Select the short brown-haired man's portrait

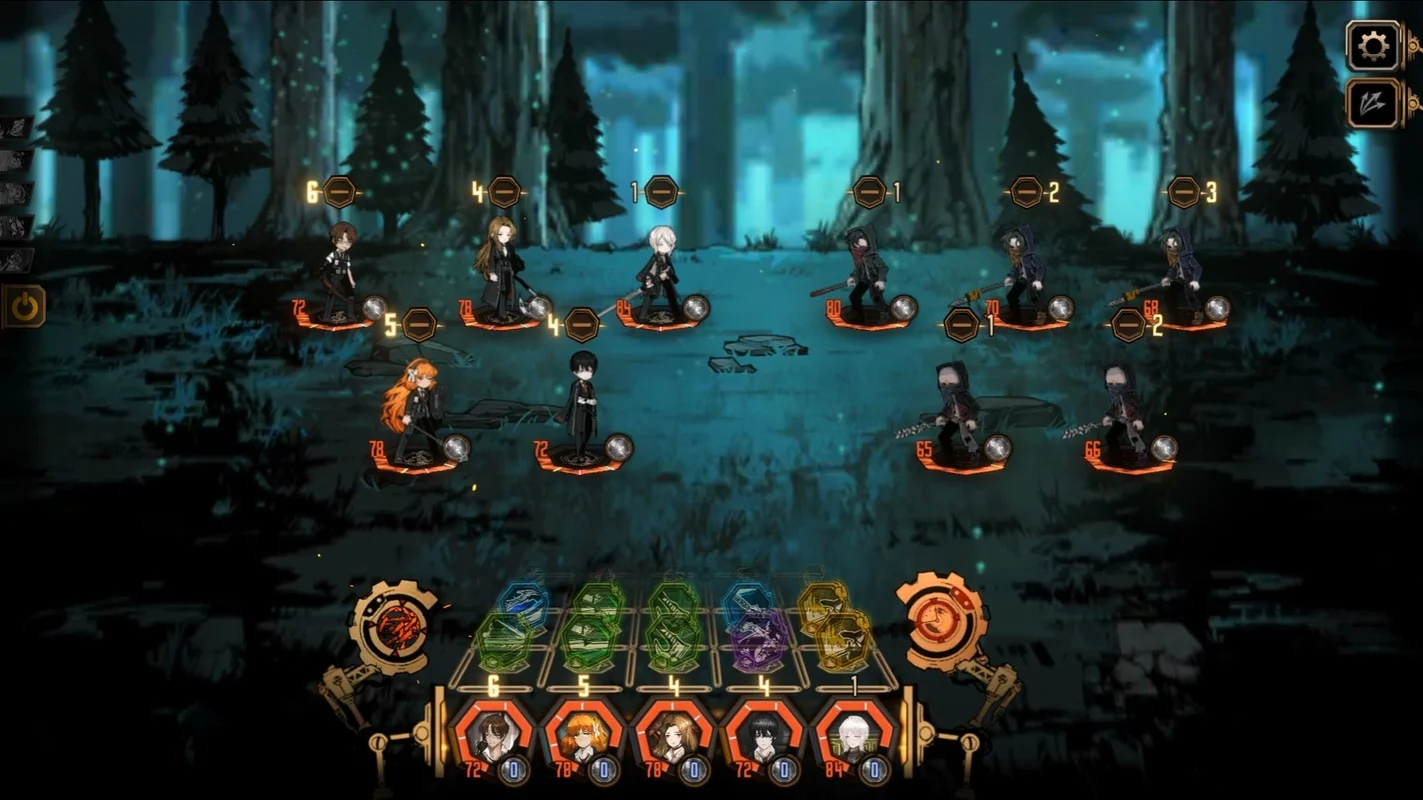492,737
